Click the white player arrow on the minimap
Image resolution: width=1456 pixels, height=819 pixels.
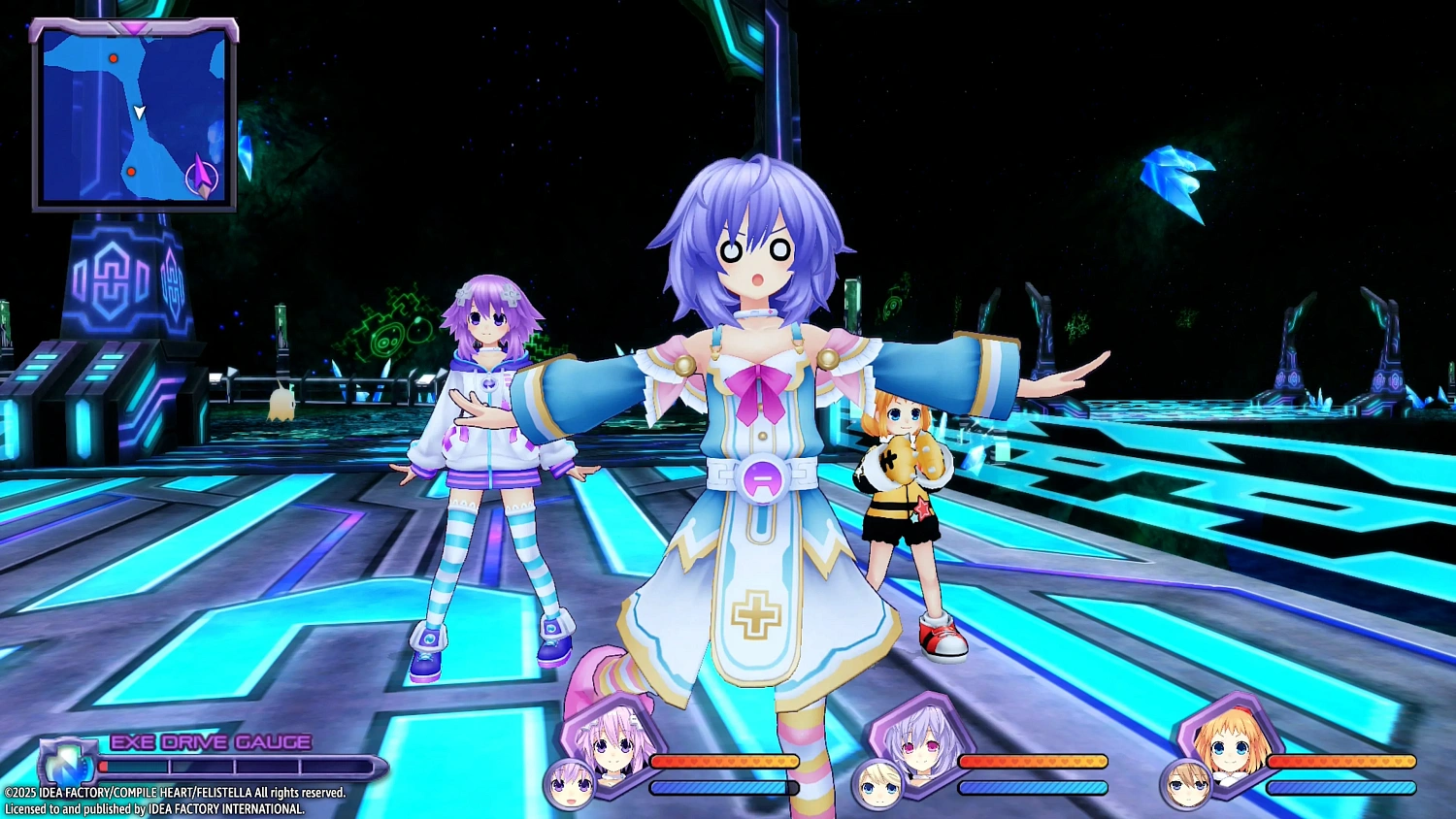click(139, 114)
